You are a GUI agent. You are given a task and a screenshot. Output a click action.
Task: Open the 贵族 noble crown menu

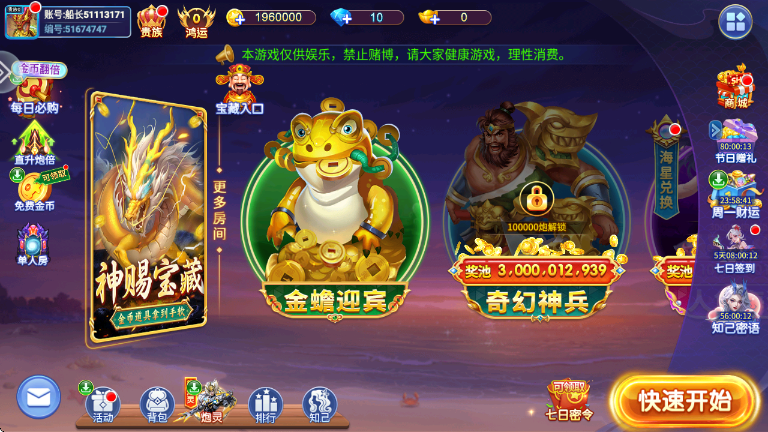tap(151, 20)
